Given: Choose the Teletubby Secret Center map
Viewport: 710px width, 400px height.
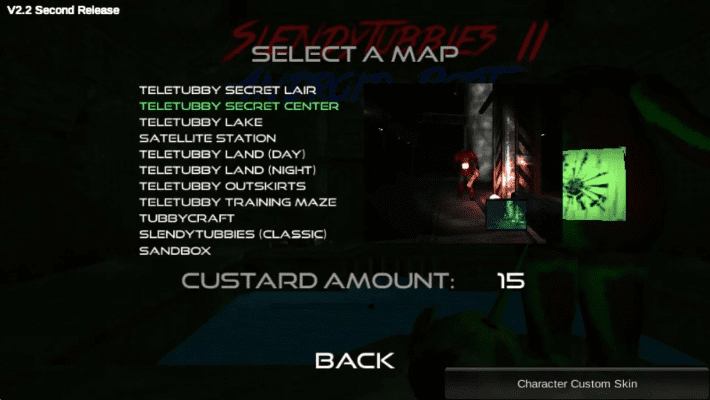Looking at the screenshot, I should point(238,106).
